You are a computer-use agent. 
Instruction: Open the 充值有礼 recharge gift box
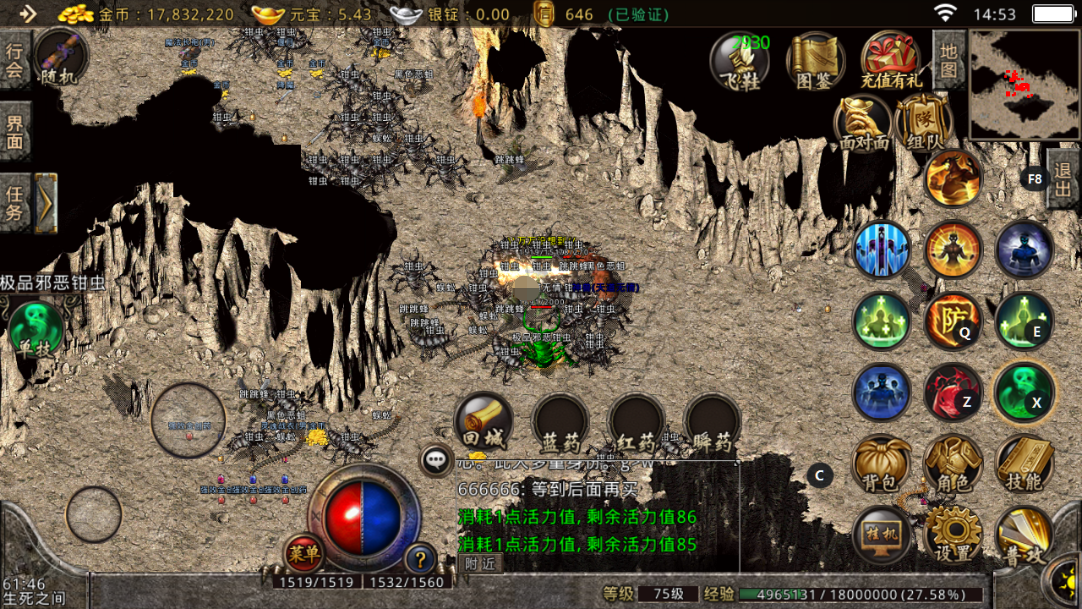(892, 62)
